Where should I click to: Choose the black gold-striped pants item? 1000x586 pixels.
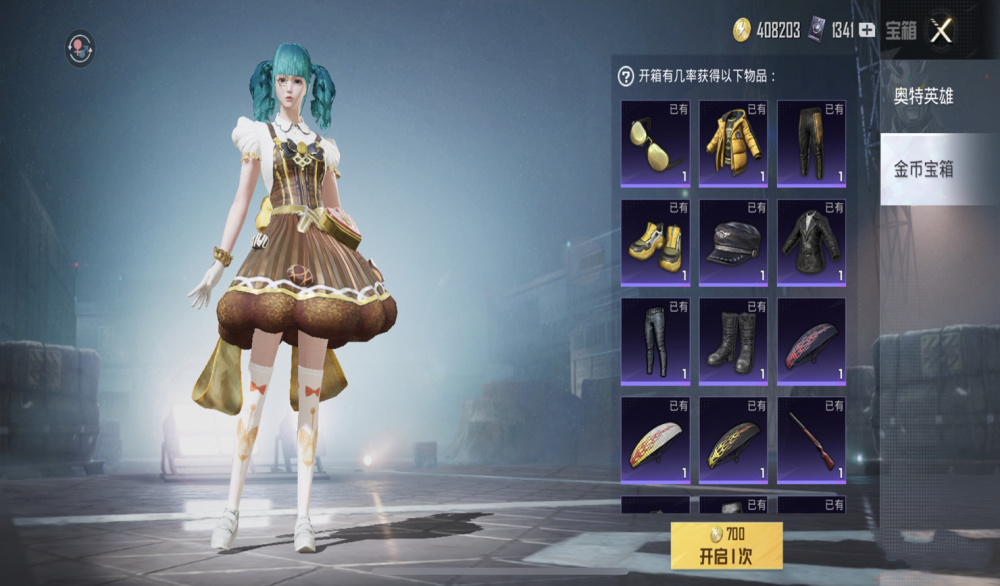point(811,143)
